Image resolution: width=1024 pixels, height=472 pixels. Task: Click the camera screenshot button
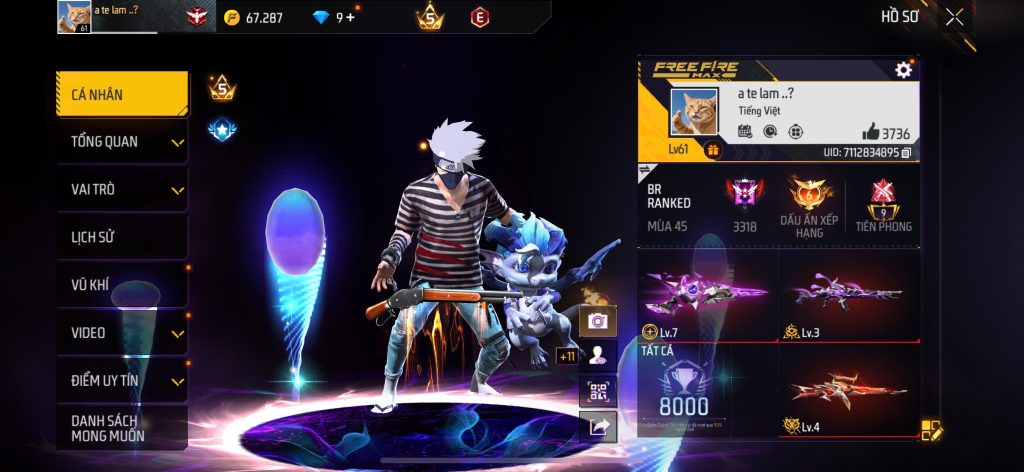(598, 320)
